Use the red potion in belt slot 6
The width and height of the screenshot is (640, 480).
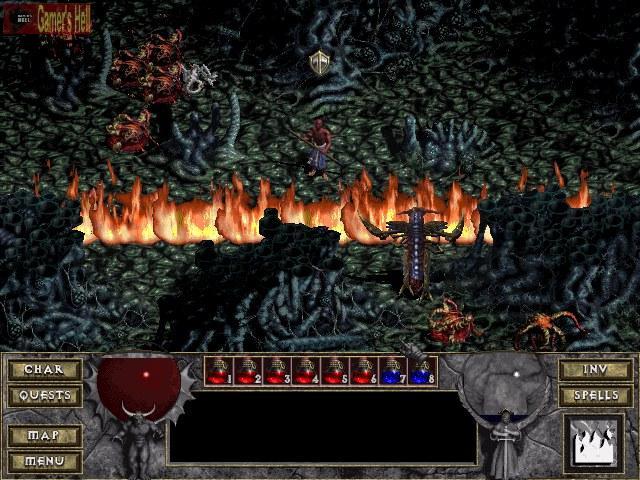click(363, 372)
